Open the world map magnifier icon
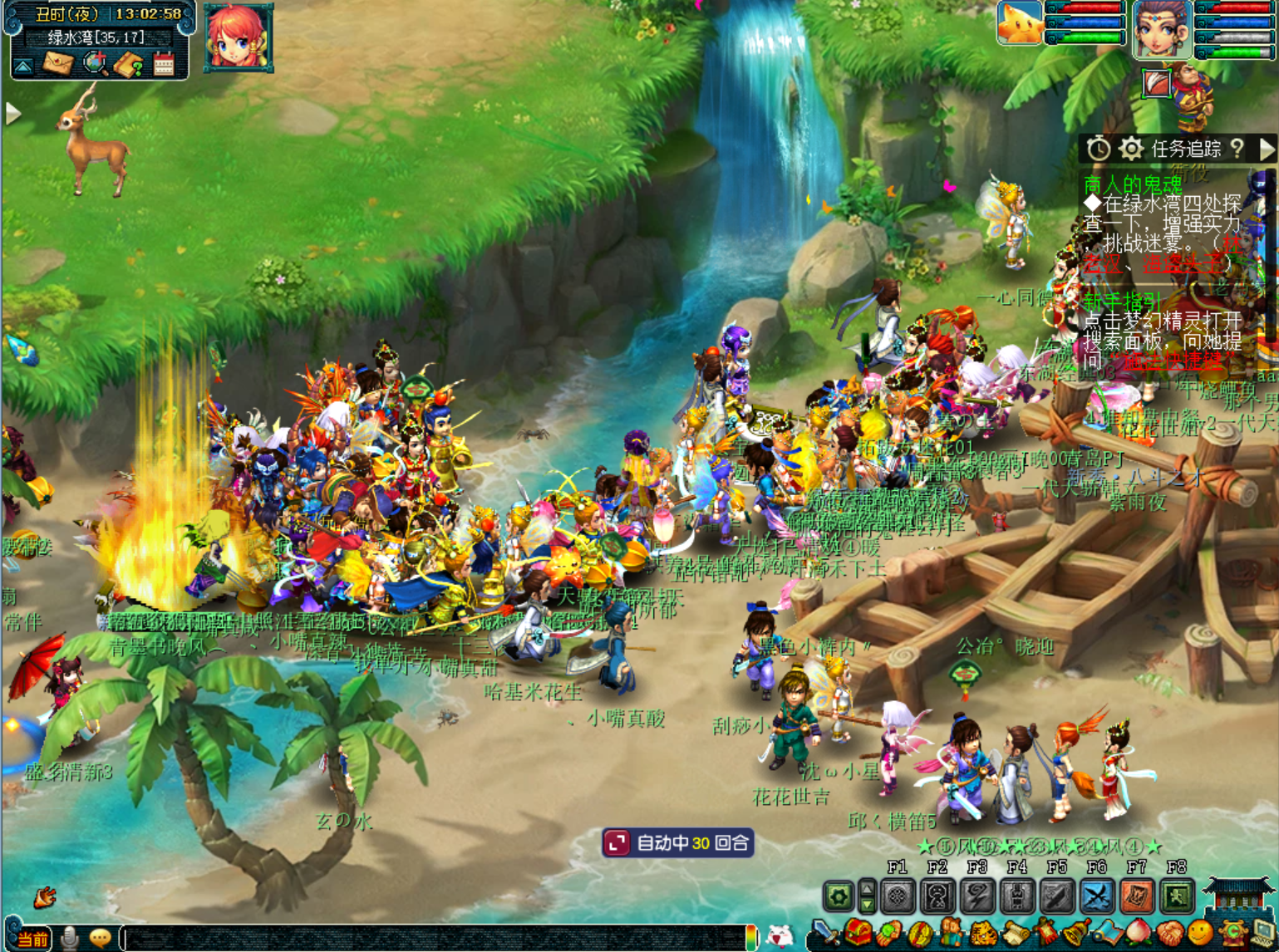Viewport: 1279px width, 952px height. (x=96, y=63)
